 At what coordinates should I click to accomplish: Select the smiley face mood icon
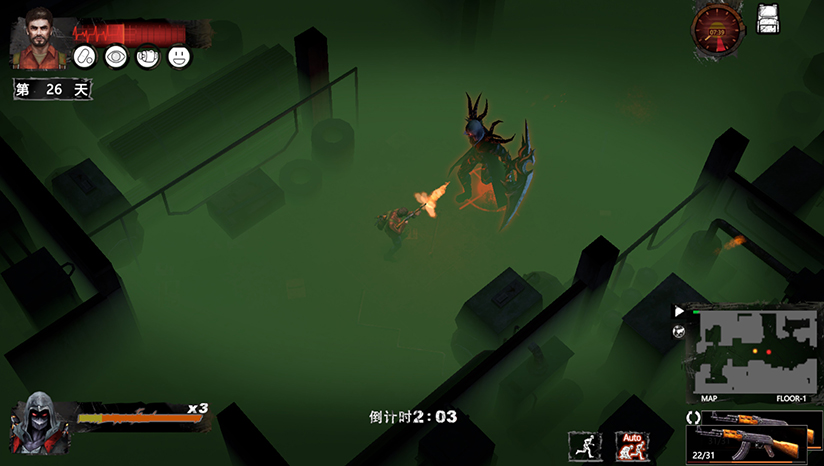pyautogui.click(x=178, y=58)
